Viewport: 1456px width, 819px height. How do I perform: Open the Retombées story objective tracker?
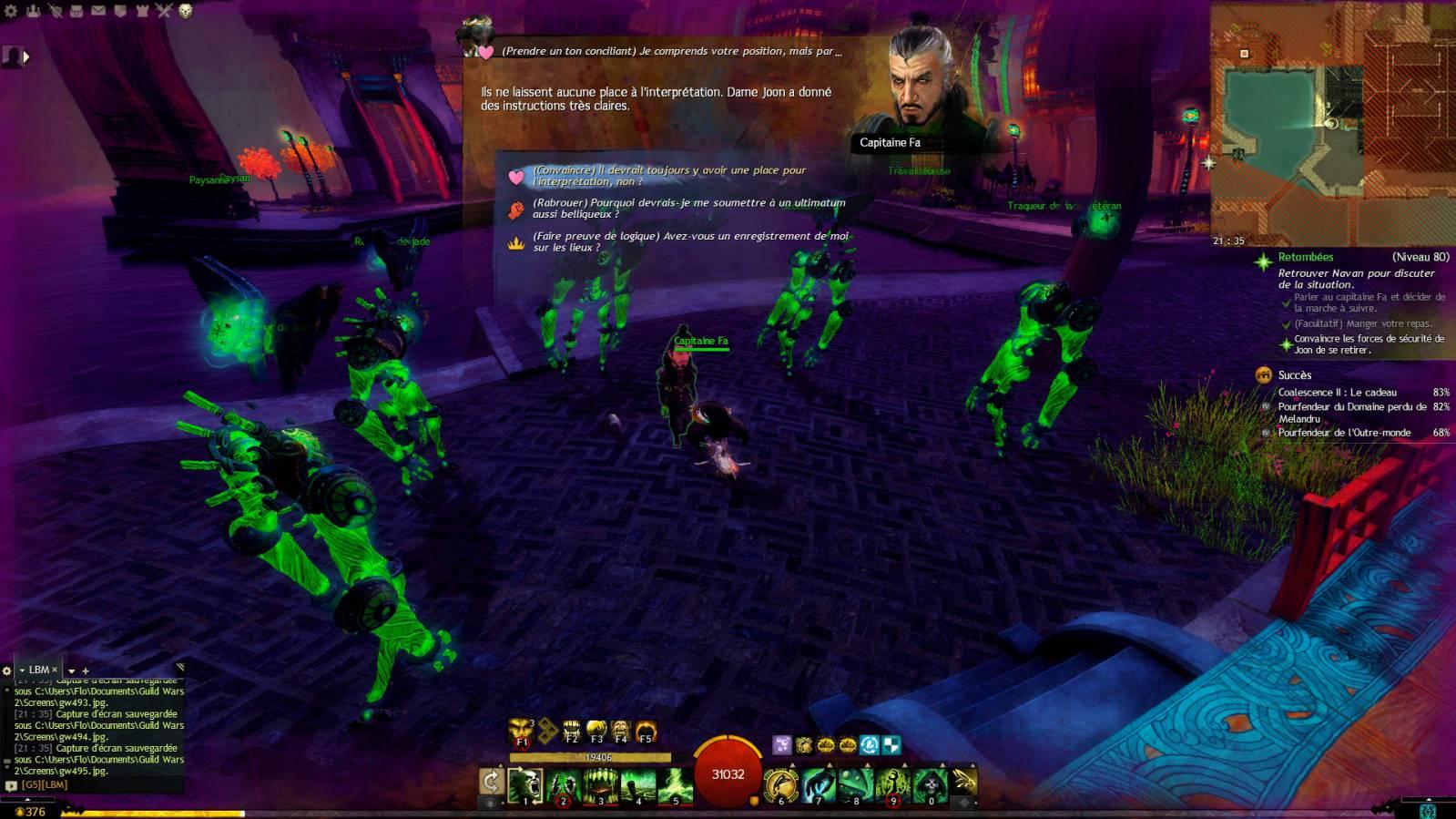[1305, 258]
